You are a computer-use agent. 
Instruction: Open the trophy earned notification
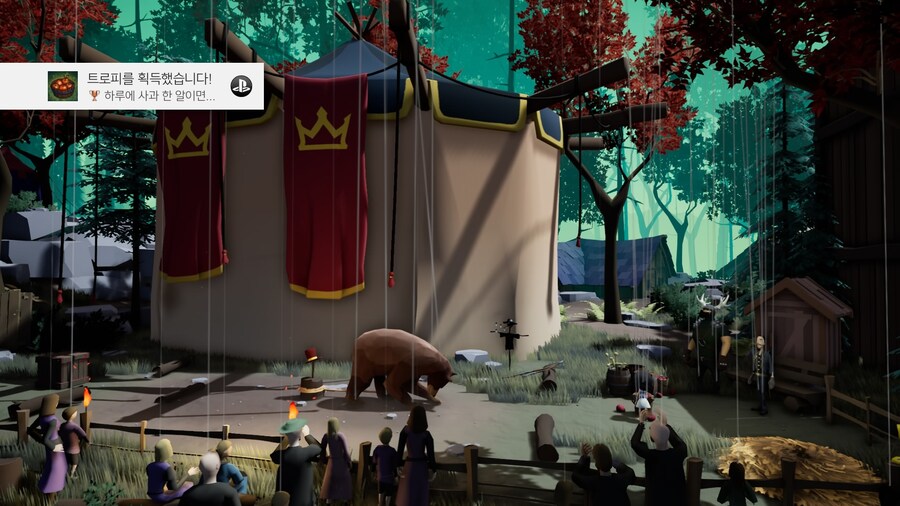[150, 86]
